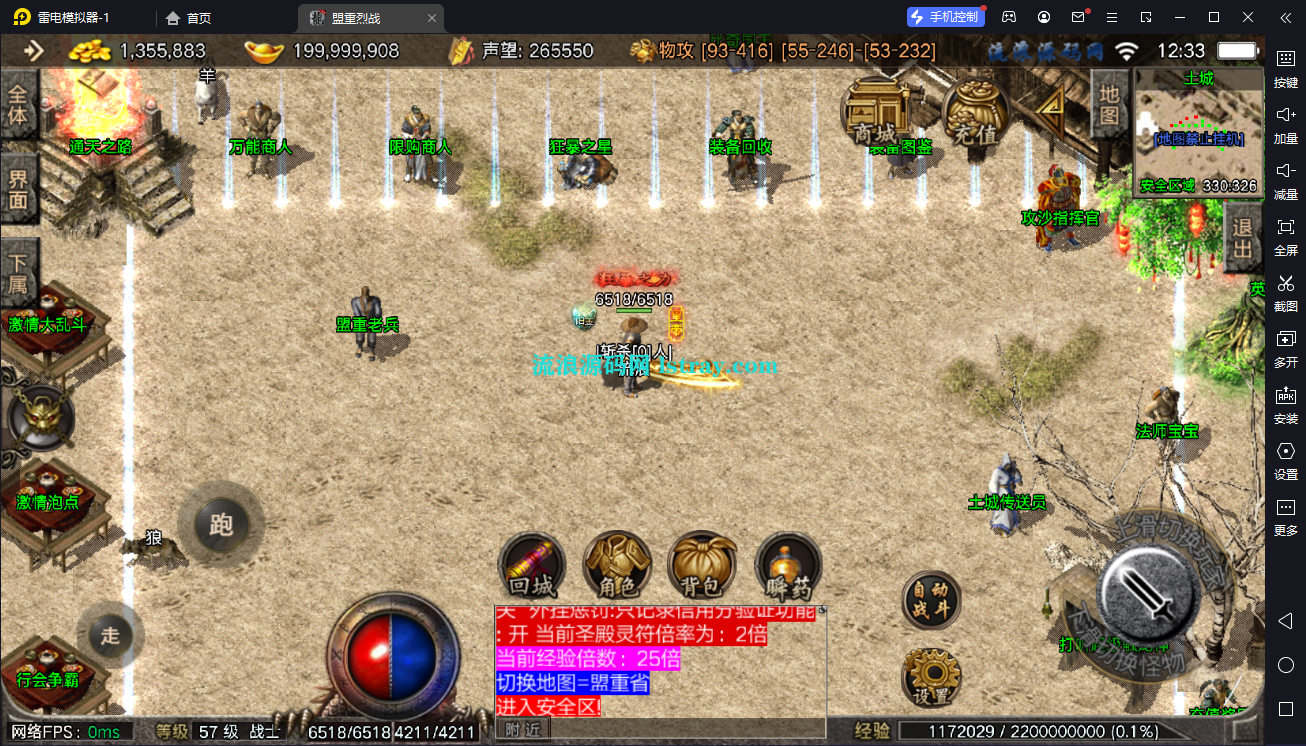Activate 自动战斗 auto battle
This screenshot has height=746, width=1306.
931,601
